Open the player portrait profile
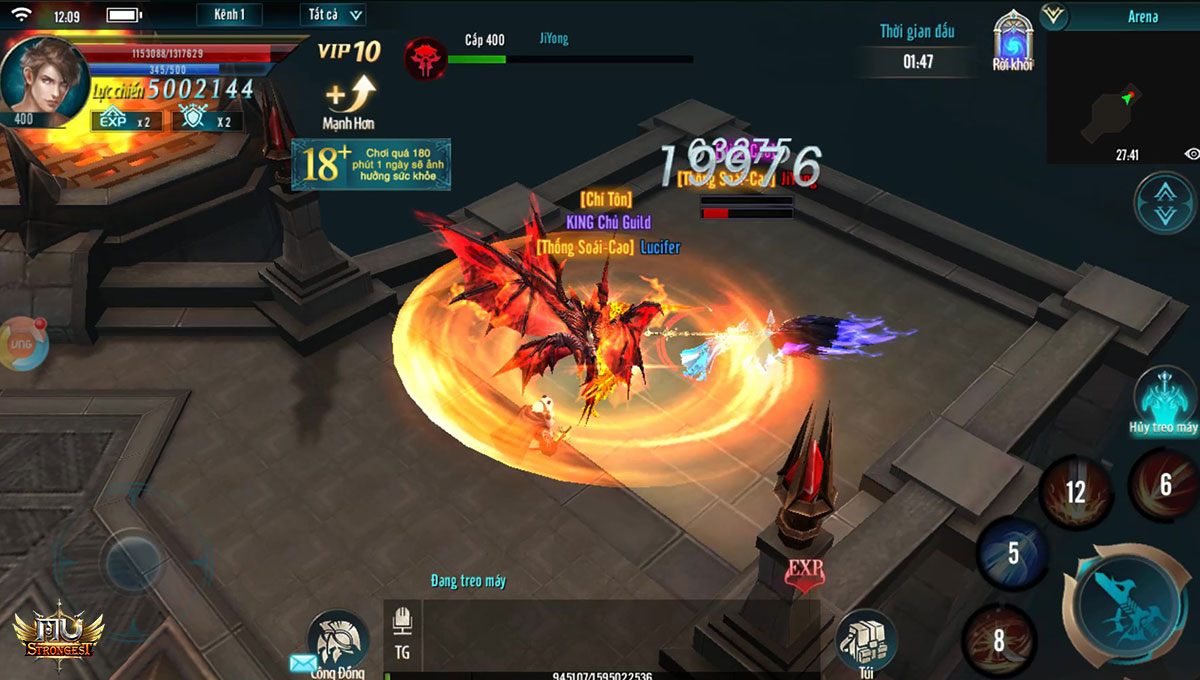 point(43,76)
